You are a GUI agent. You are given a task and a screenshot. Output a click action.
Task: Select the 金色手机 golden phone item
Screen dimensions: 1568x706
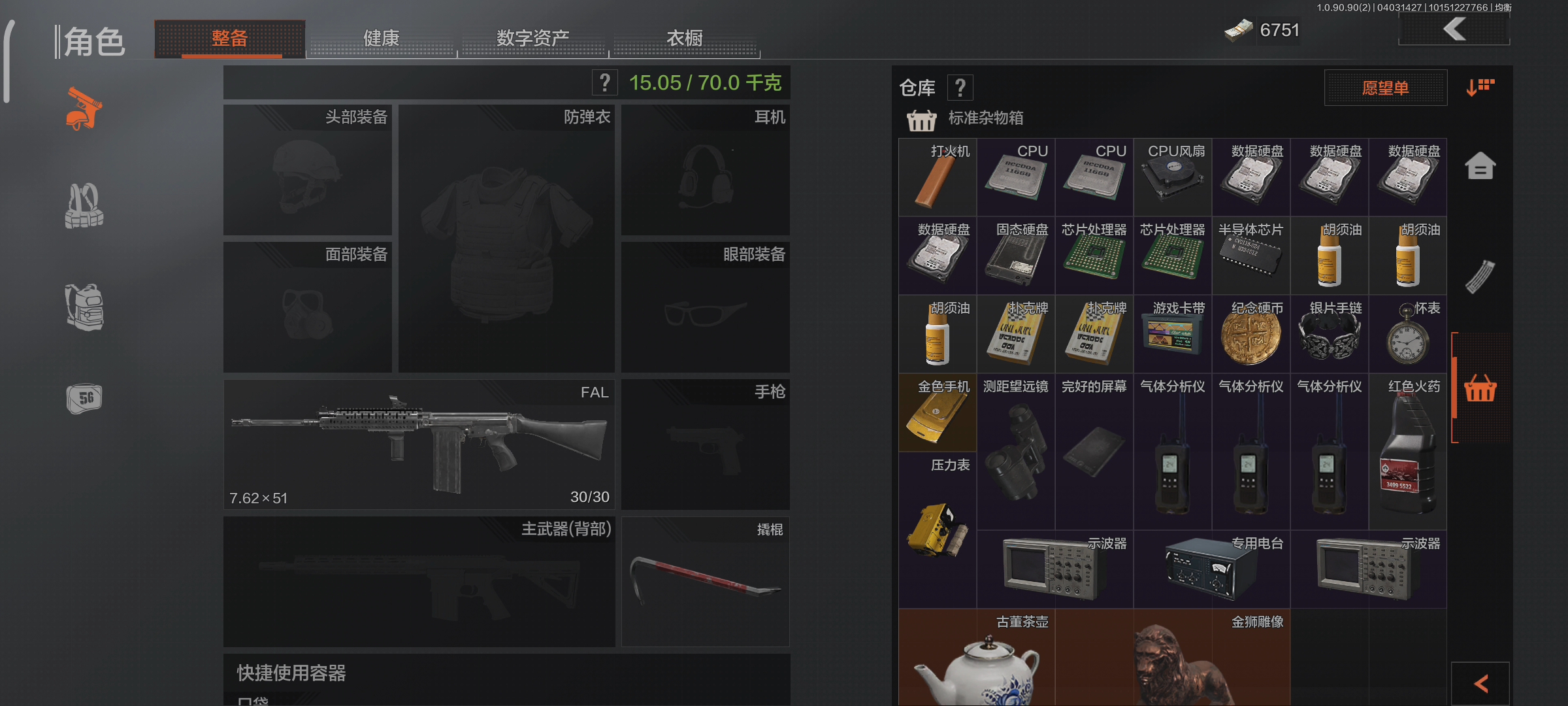(937, 413)
